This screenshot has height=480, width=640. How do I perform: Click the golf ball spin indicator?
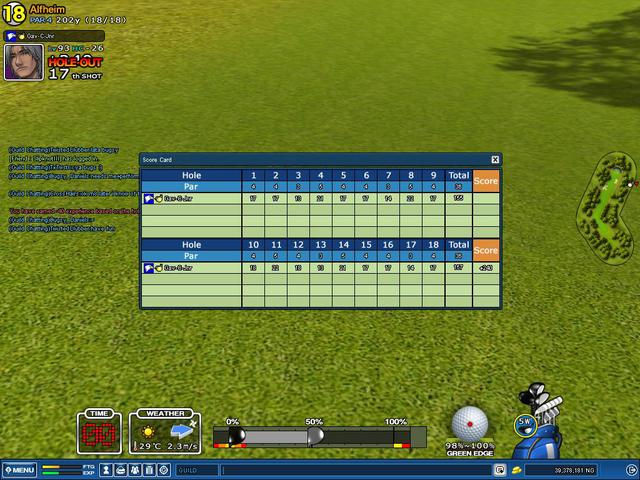tap(470, 423)
